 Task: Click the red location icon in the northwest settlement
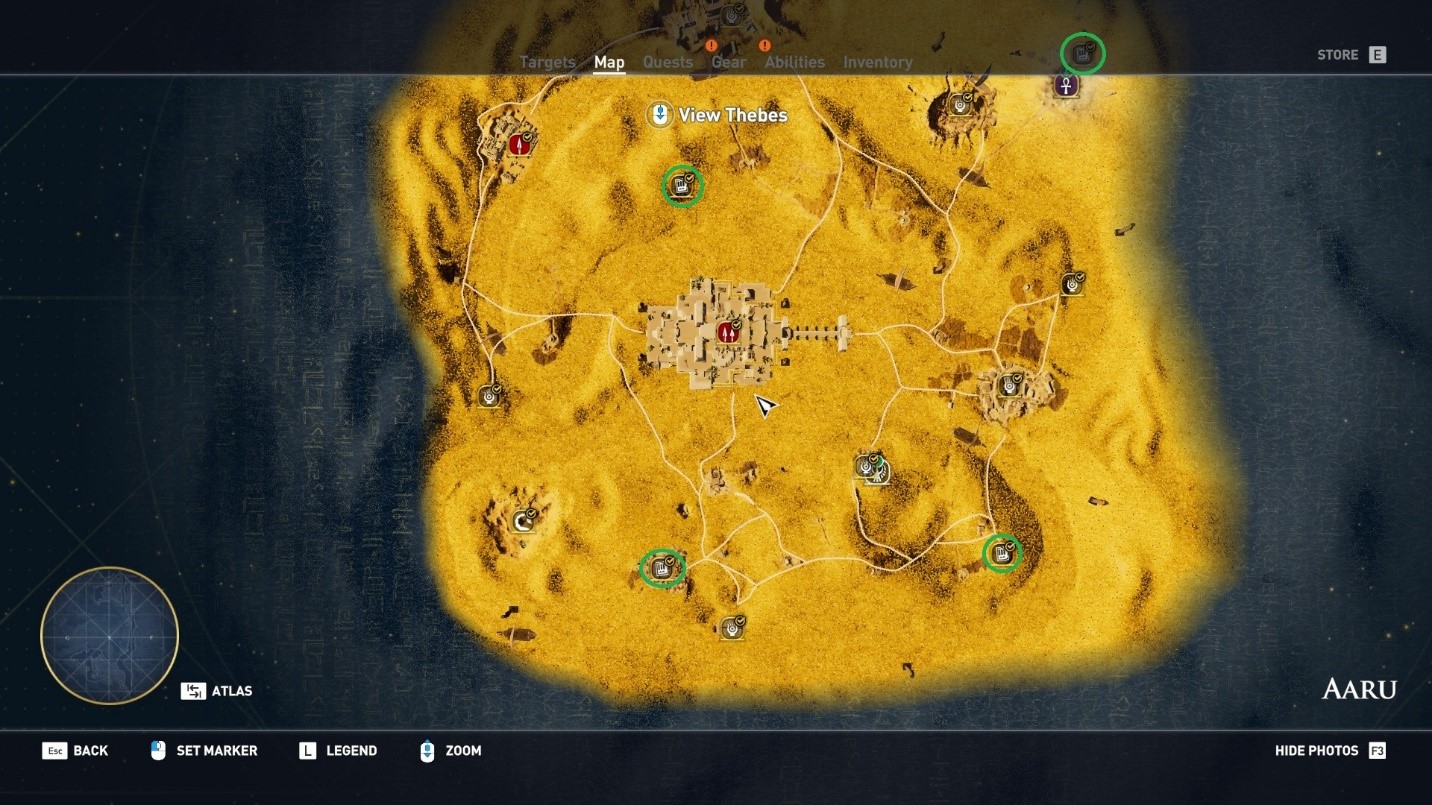tap(518, 142)
